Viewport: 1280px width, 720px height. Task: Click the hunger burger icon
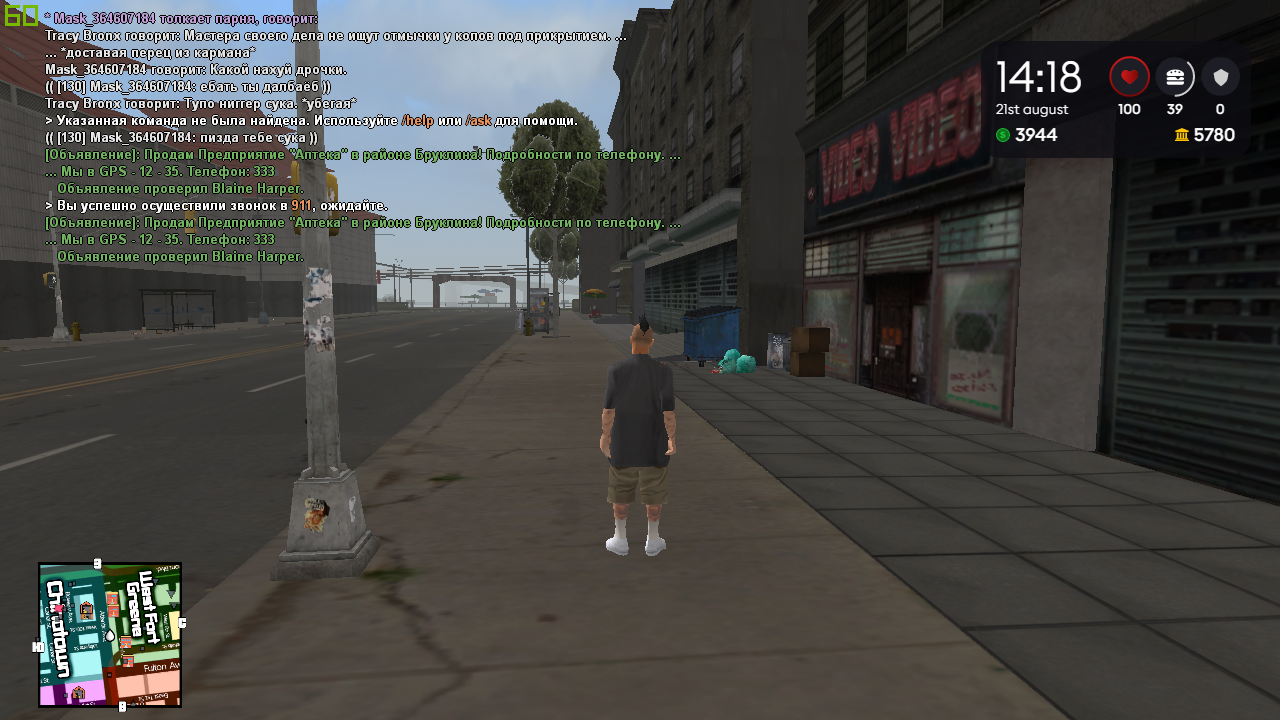[x=1175, y=76]
